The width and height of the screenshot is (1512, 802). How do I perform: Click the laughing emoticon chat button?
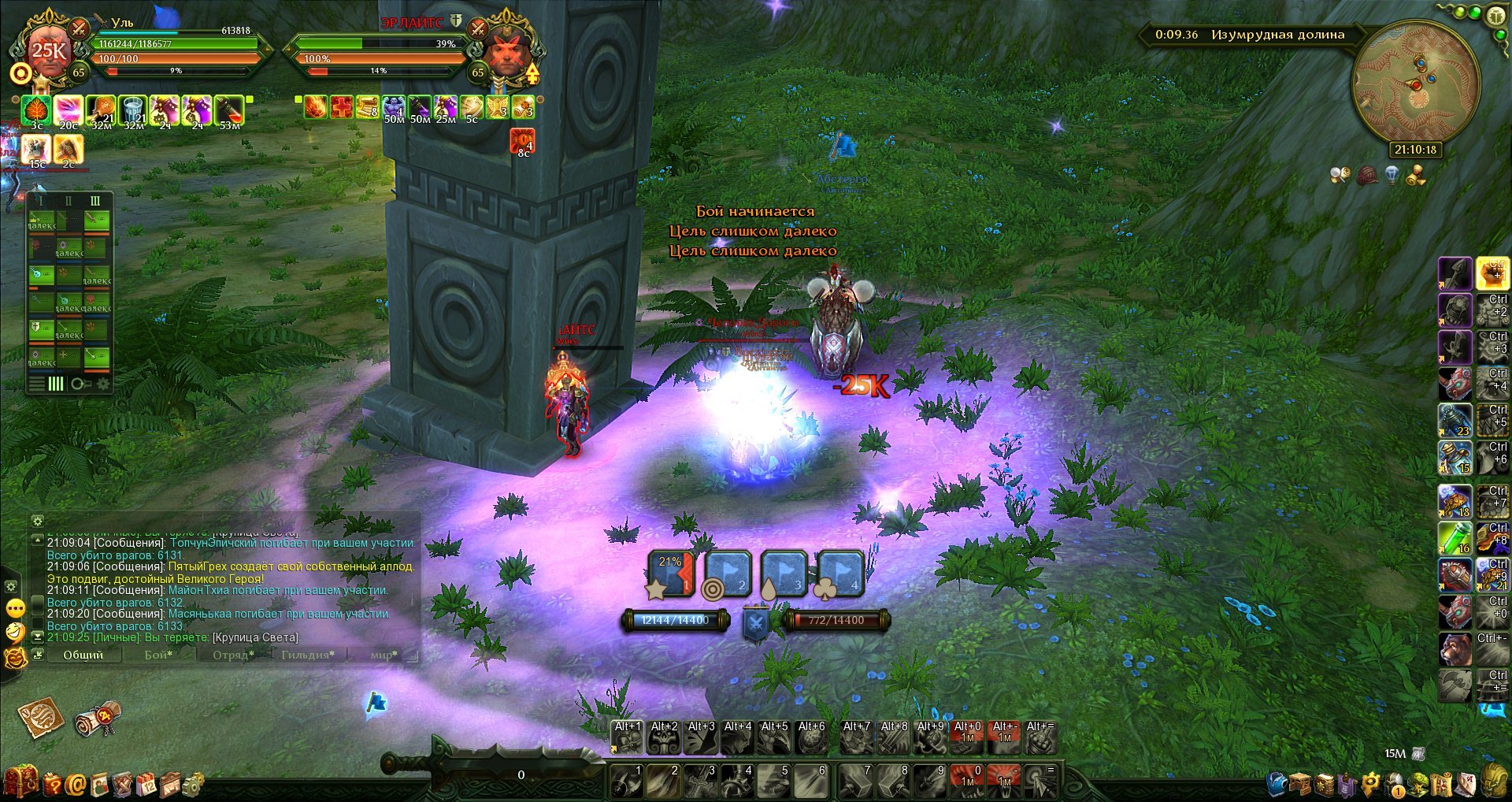click(x=15, y=632)
